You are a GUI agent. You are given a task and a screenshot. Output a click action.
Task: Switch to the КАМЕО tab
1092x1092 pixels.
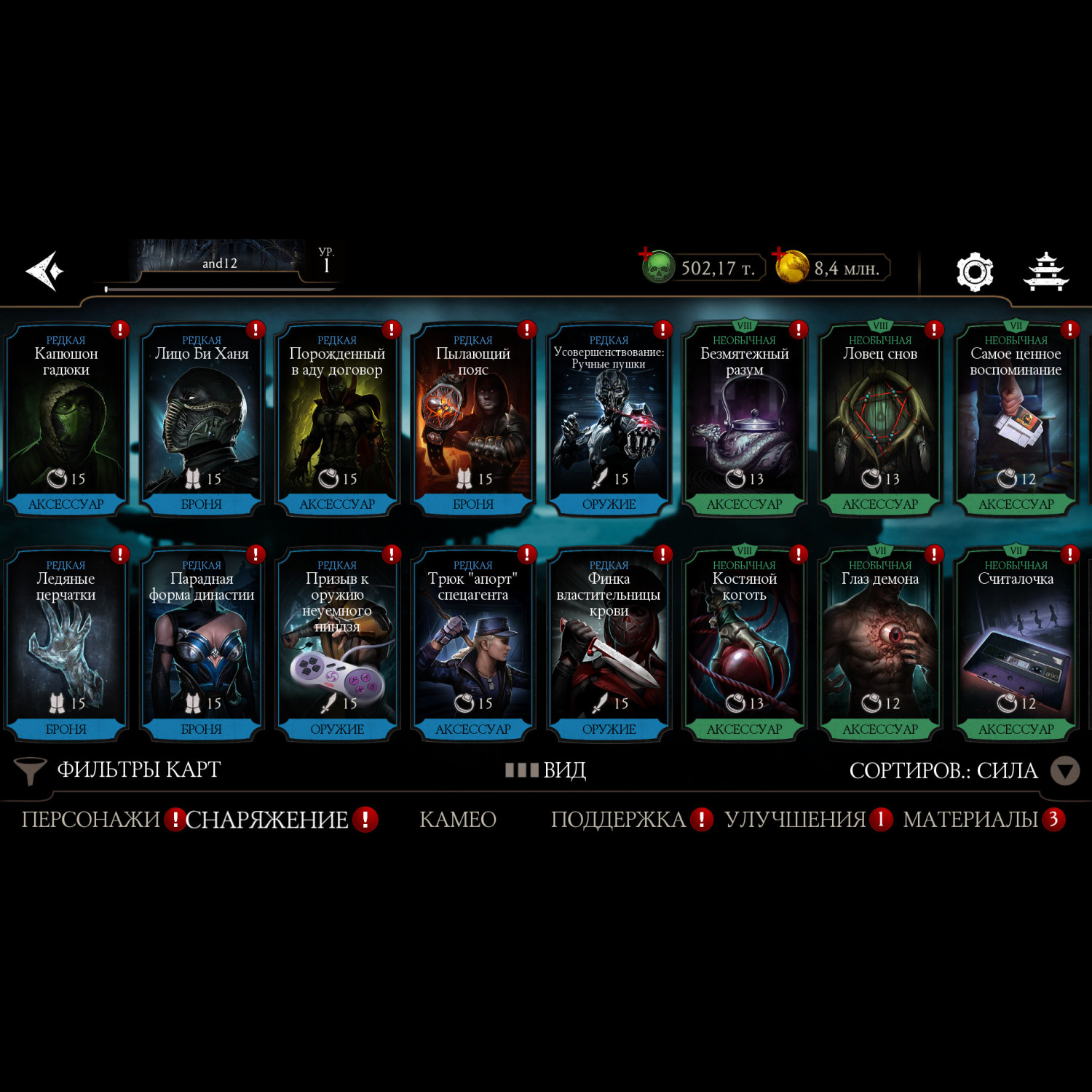coord(458,820)
